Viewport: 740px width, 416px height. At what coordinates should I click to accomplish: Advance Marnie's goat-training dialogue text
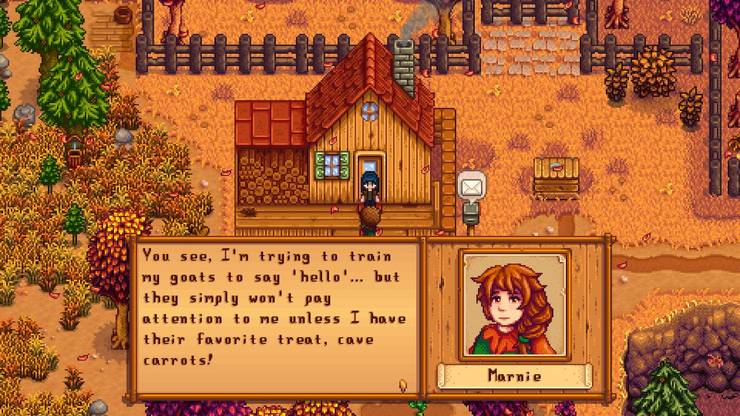coord(277,312)
